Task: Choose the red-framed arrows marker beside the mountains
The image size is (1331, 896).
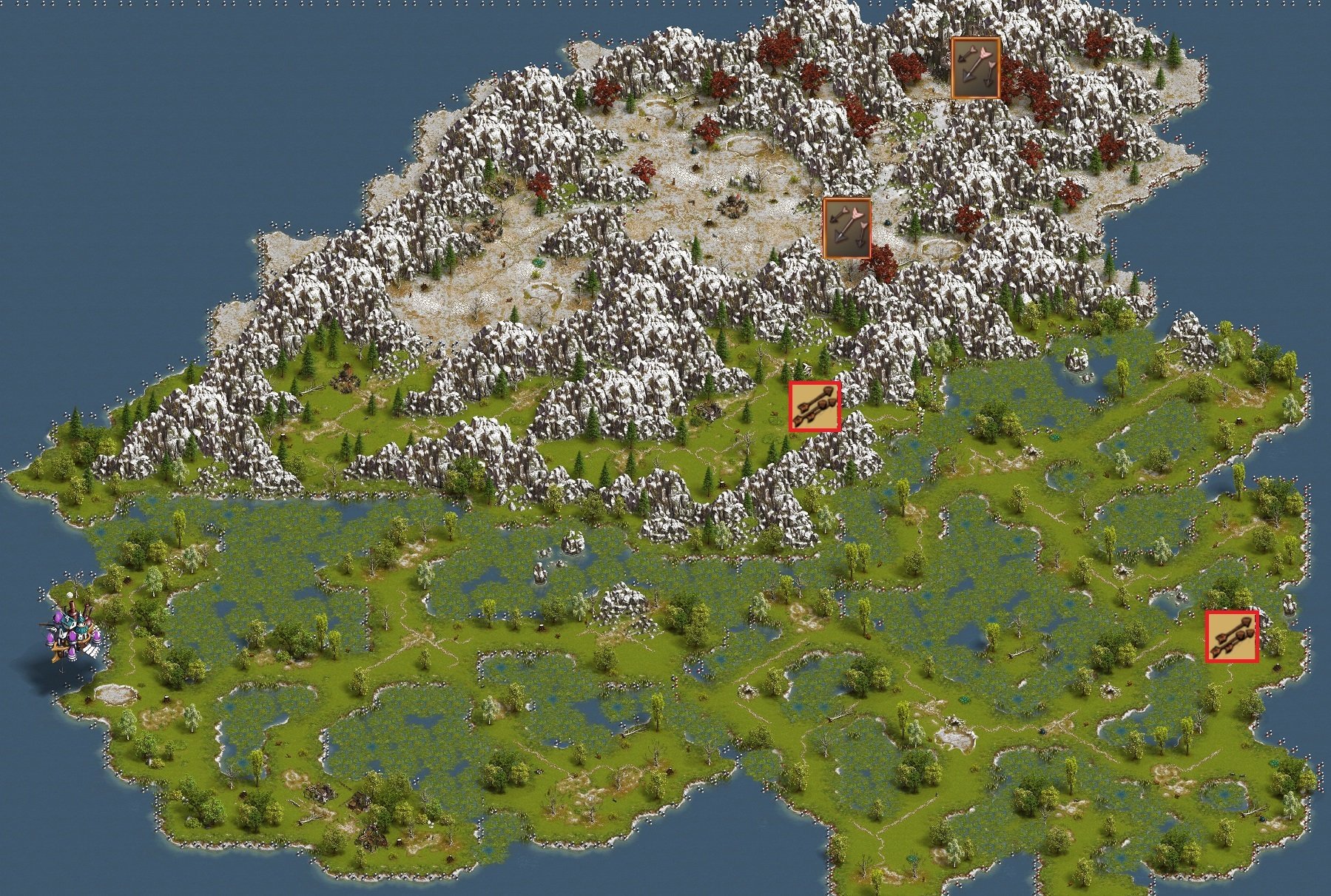Action: [x=815, y=406]
